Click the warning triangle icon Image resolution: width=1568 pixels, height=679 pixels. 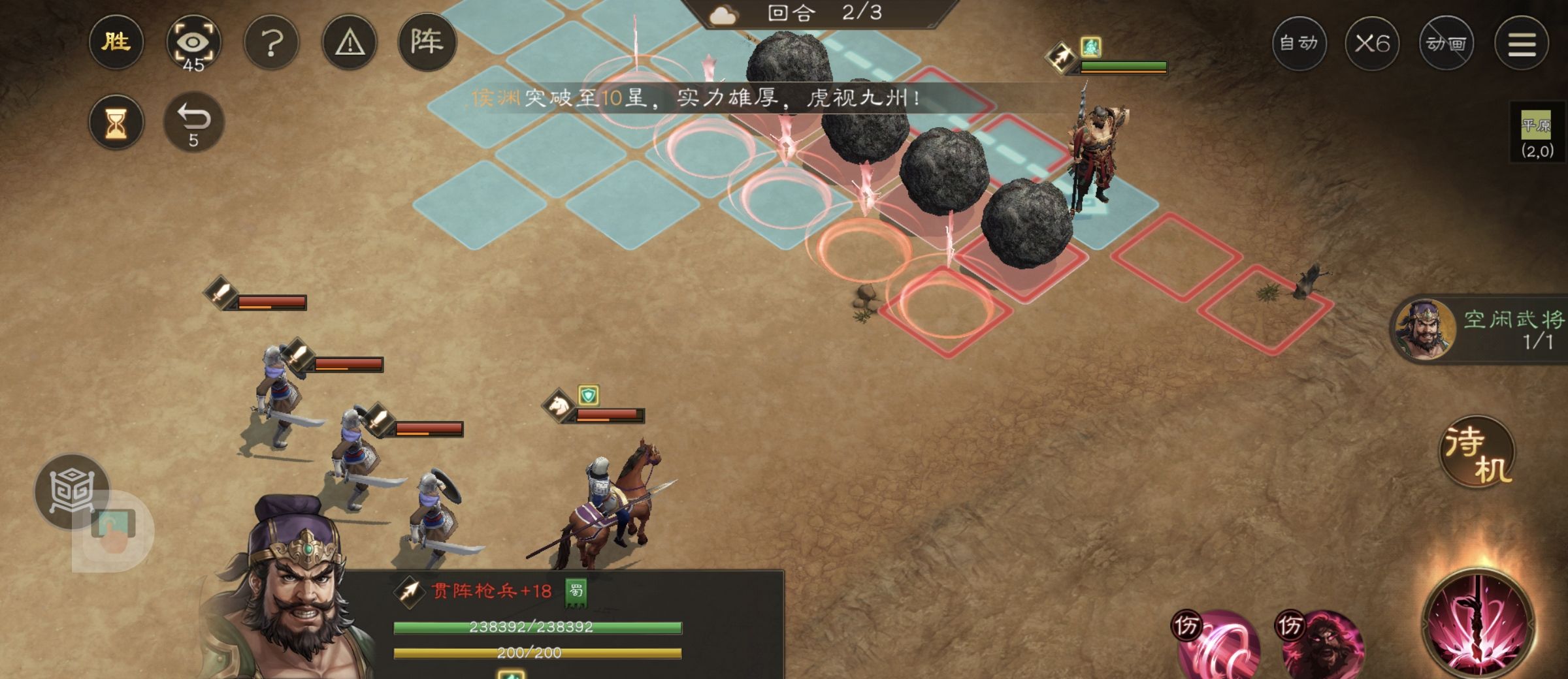pos(350,44)
